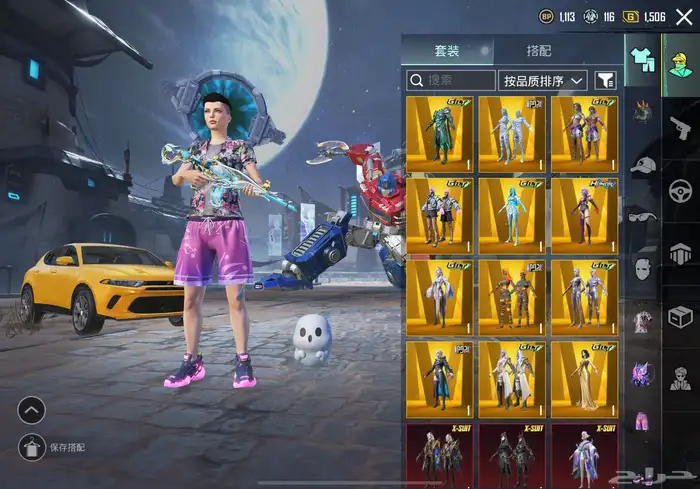The height and width of the screenshot is (489, 700).
Task: Select the sunglasses eyewear category
Action: pyautogui.click(x=642, y=216)
